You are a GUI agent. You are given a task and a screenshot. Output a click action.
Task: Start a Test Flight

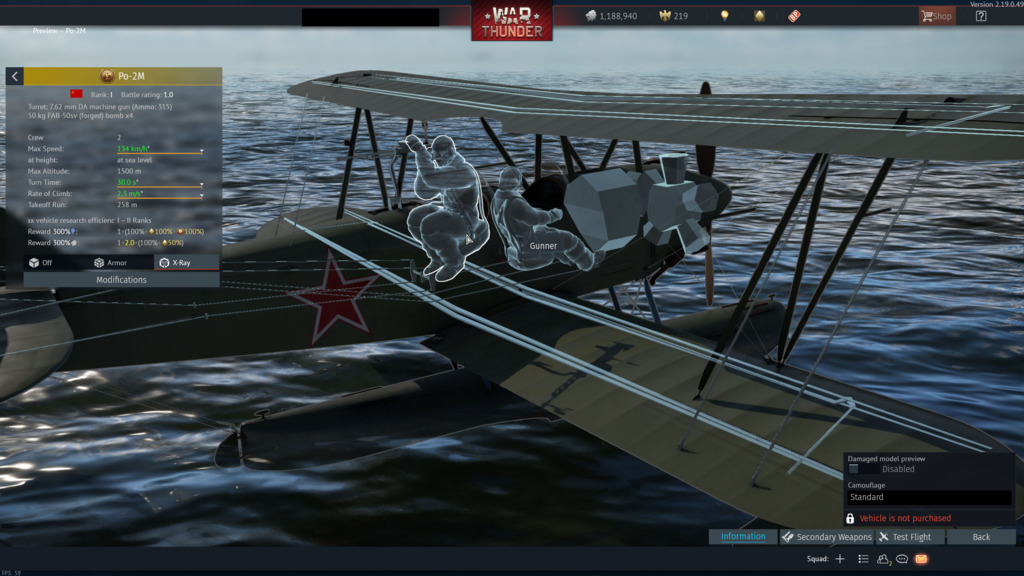[x=905, y=537]
